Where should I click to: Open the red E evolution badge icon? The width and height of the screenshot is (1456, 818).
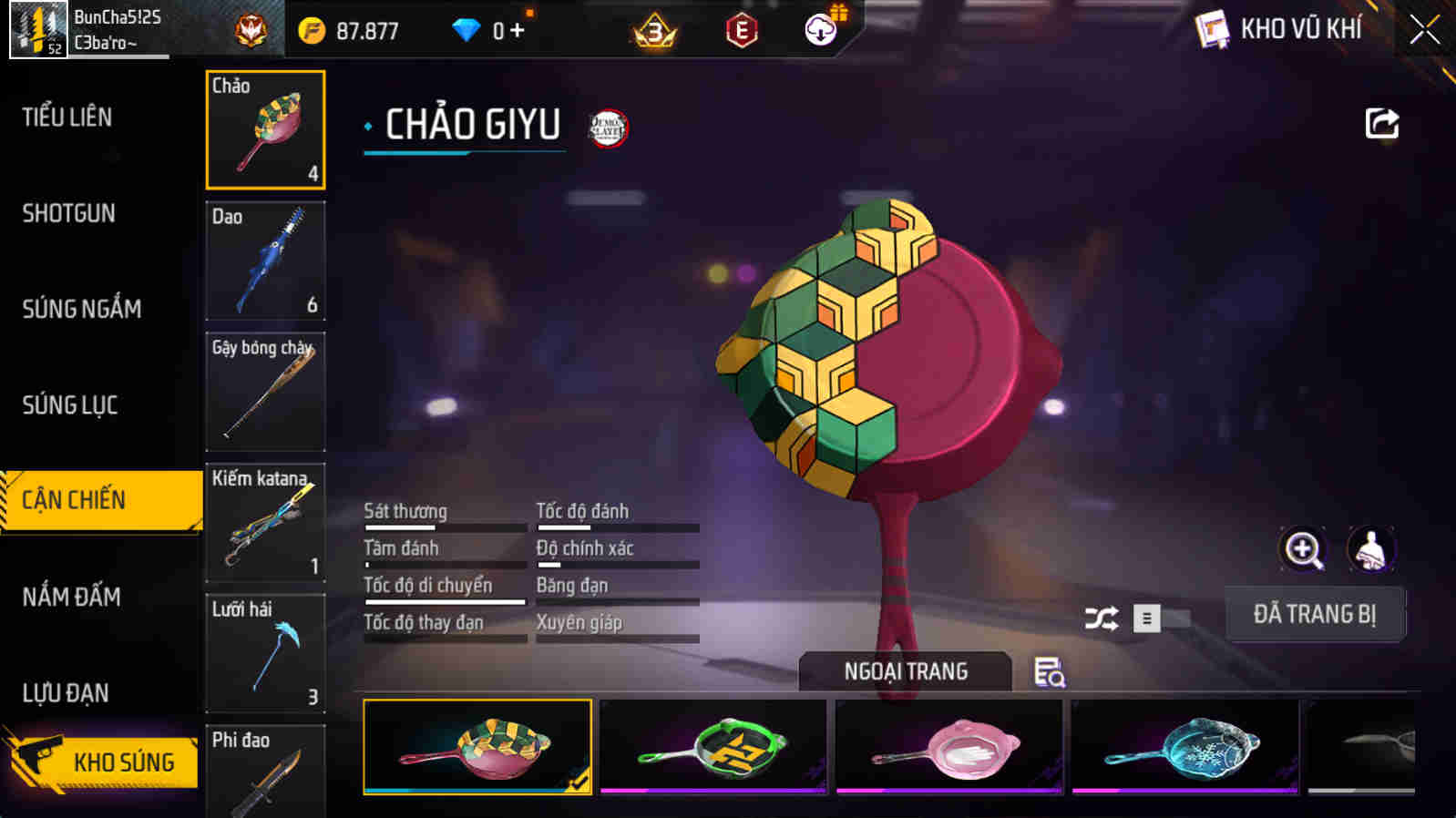coord(741,30)
